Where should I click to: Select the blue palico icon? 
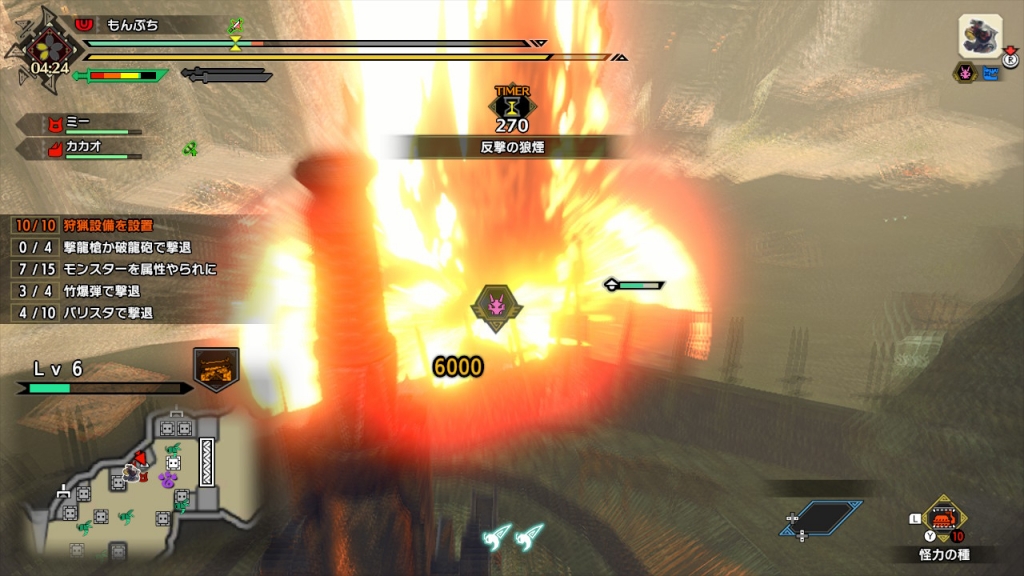(x=991, y=73)
